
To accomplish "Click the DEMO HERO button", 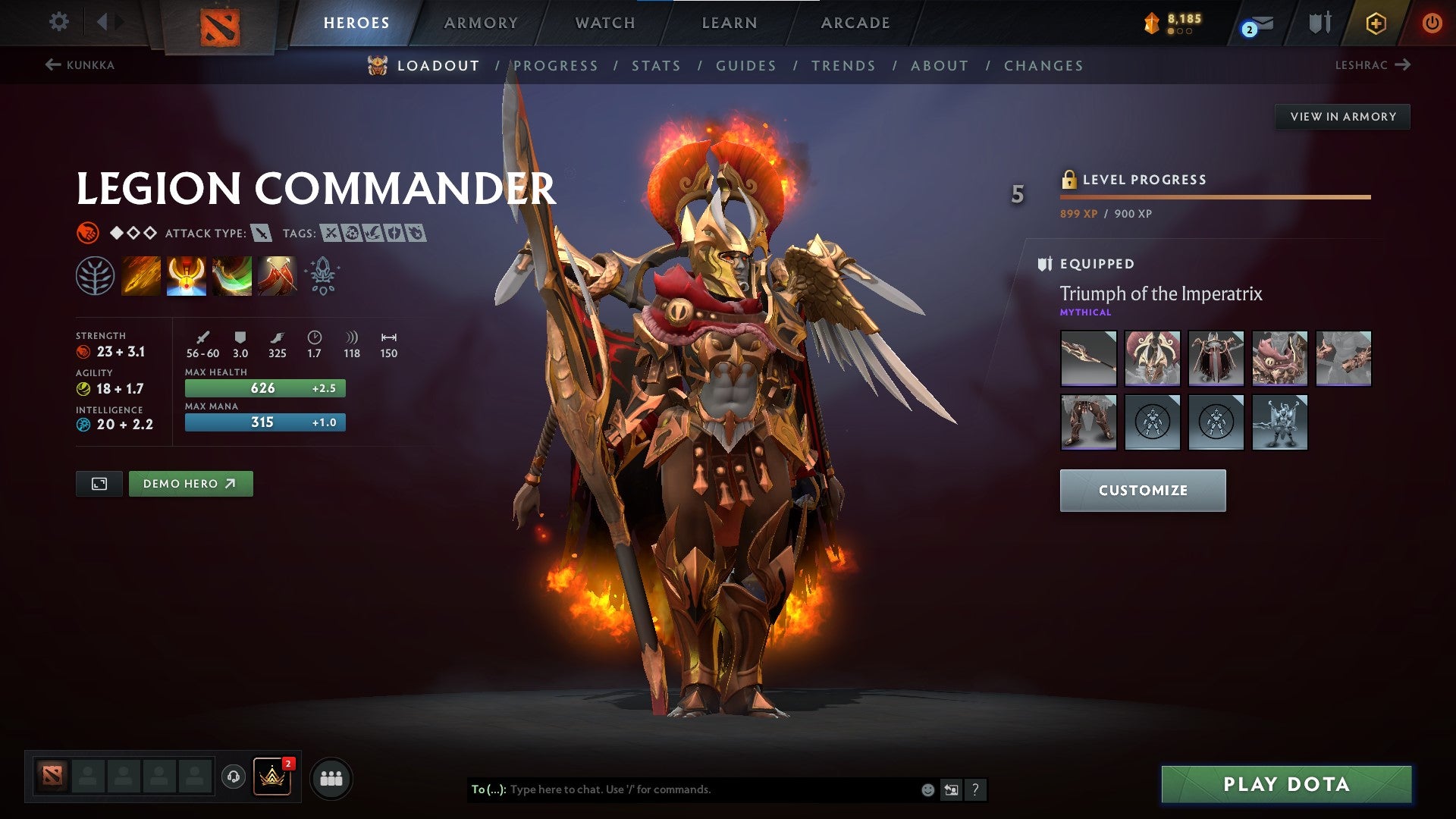I will pos(190,483).
